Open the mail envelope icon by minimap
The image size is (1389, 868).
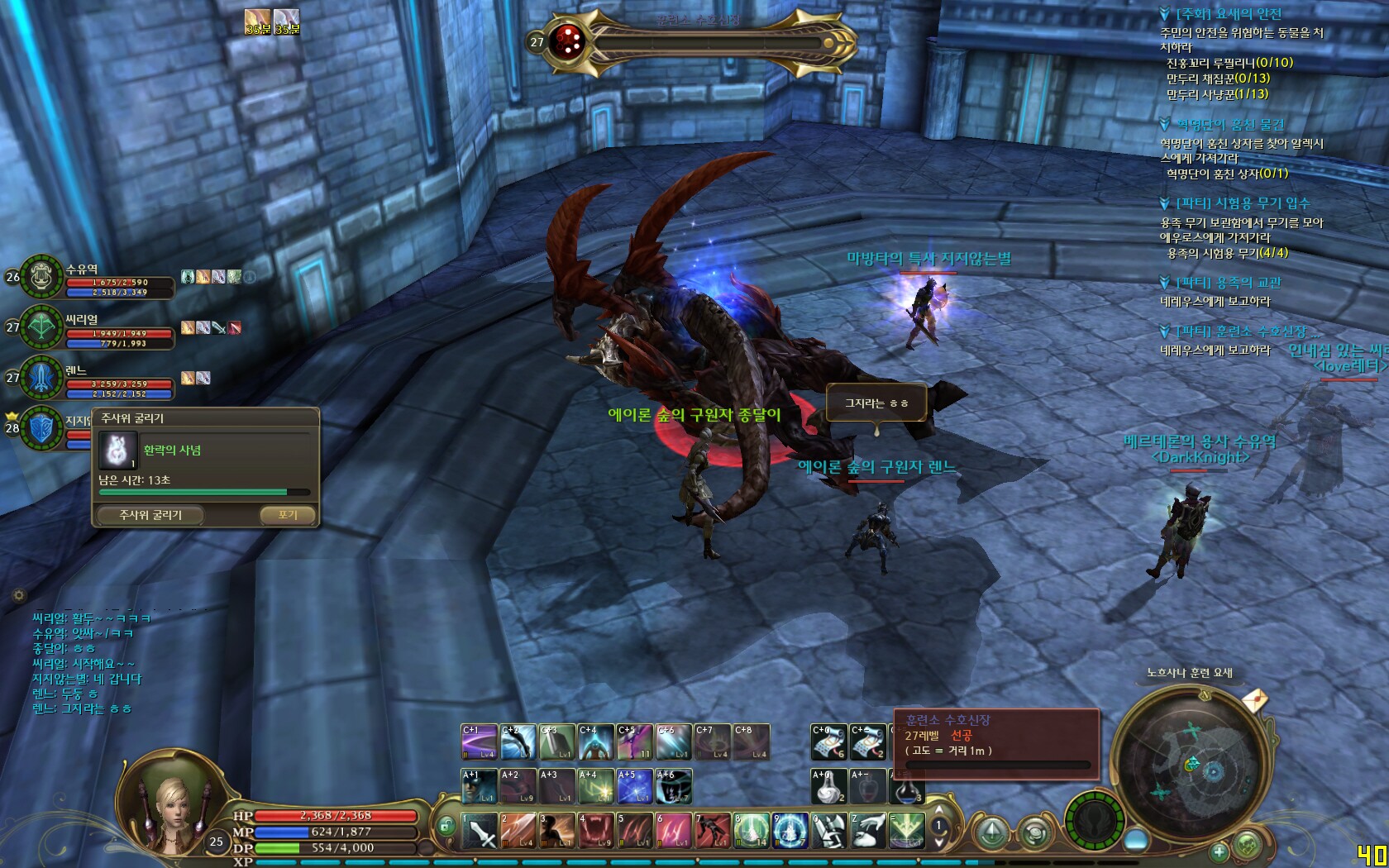click(x=1254, y=701)
